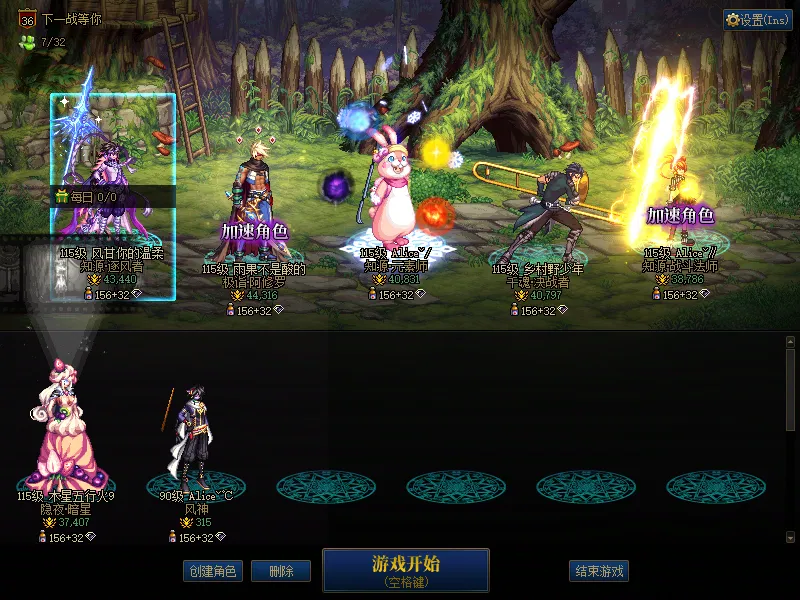The image size is (800, 600).
Task: Click the 创建角色 create character button
Action: tap(212, 571)
